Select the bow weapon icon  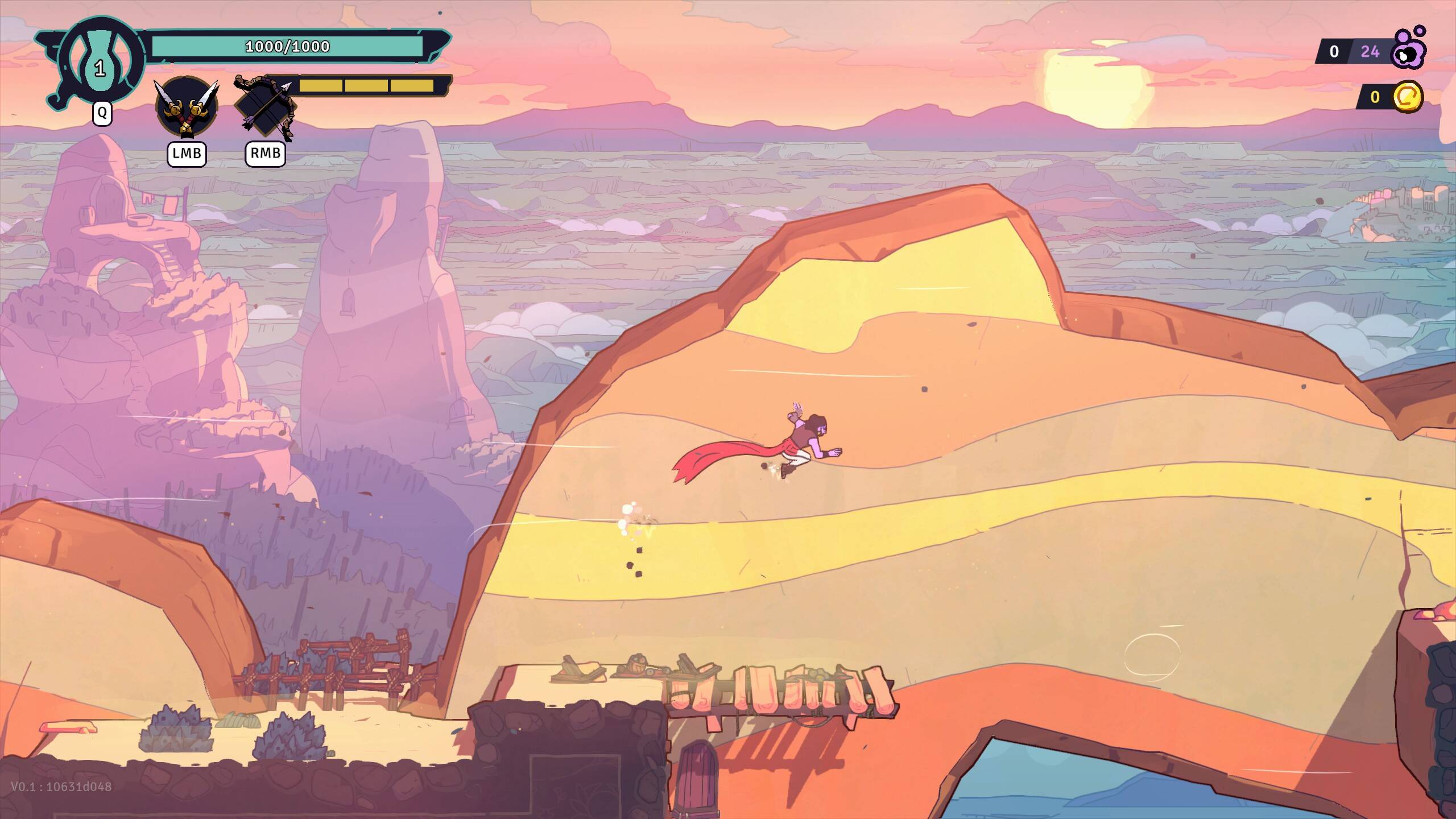pyautogui.click(x=266, y=108)
